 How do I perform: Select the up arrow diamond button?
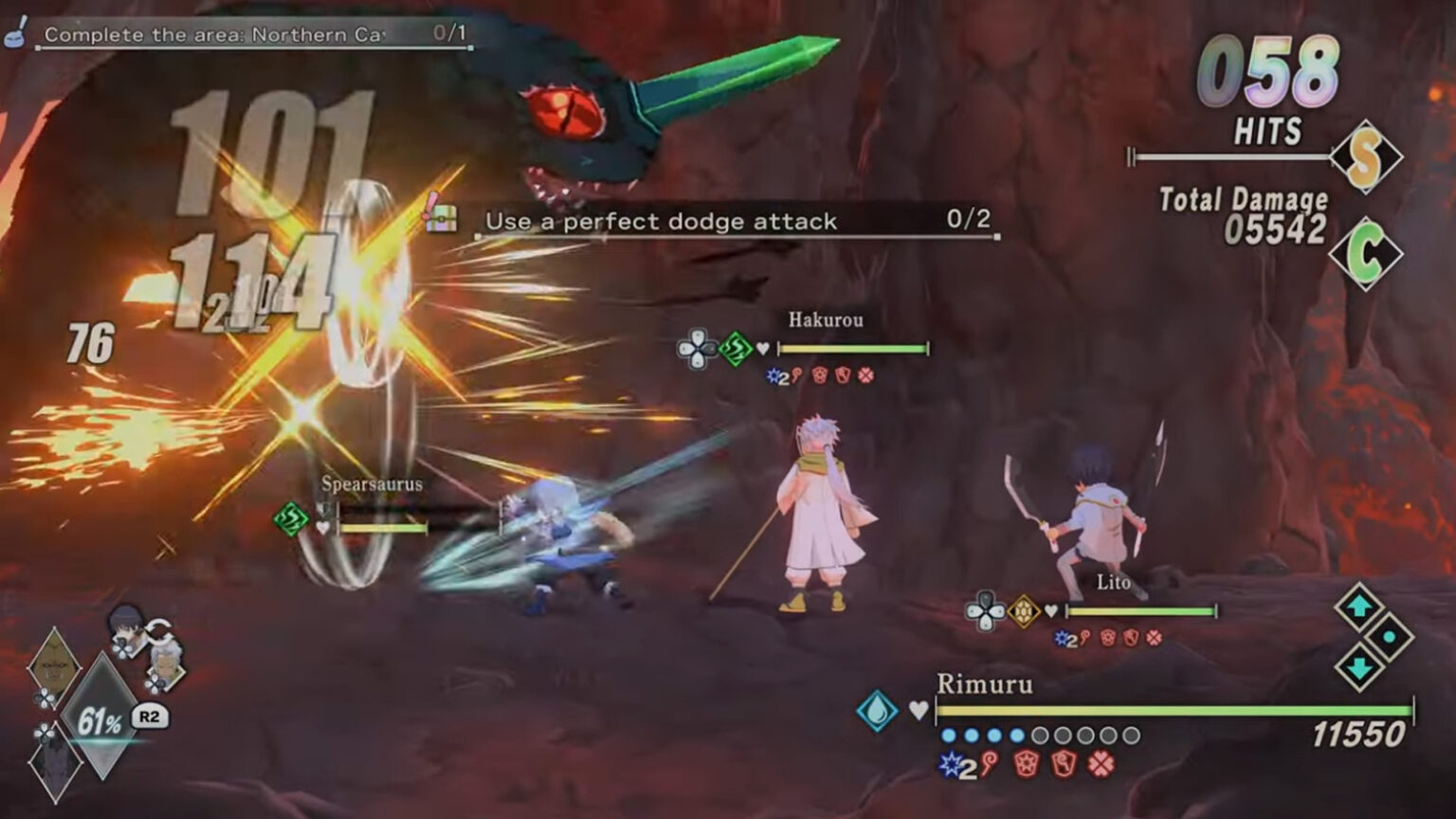pyautogui.click(x=1358, y=606)
